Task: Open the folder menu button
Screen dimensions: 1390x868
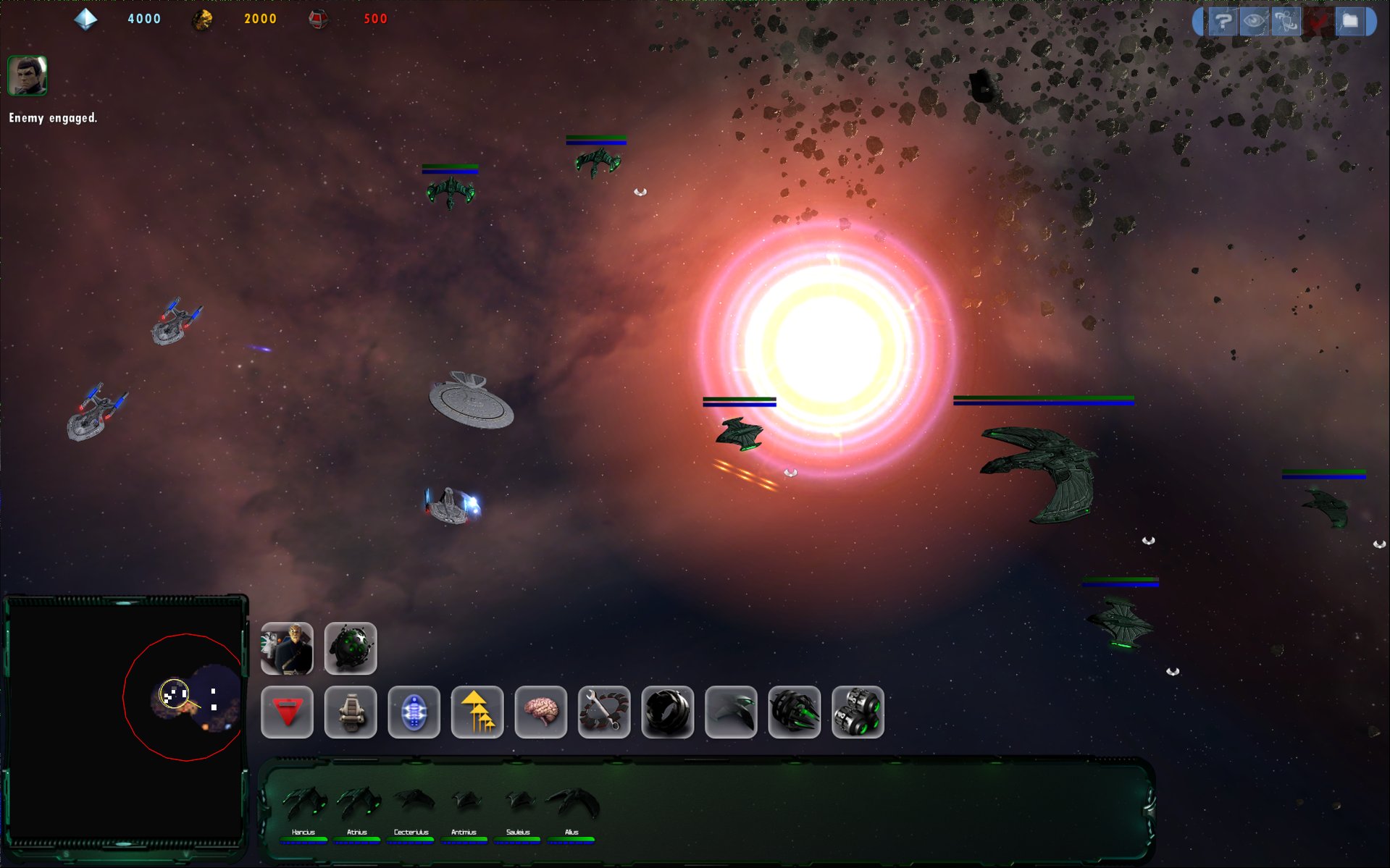Action: click(x=1350, y=22)
